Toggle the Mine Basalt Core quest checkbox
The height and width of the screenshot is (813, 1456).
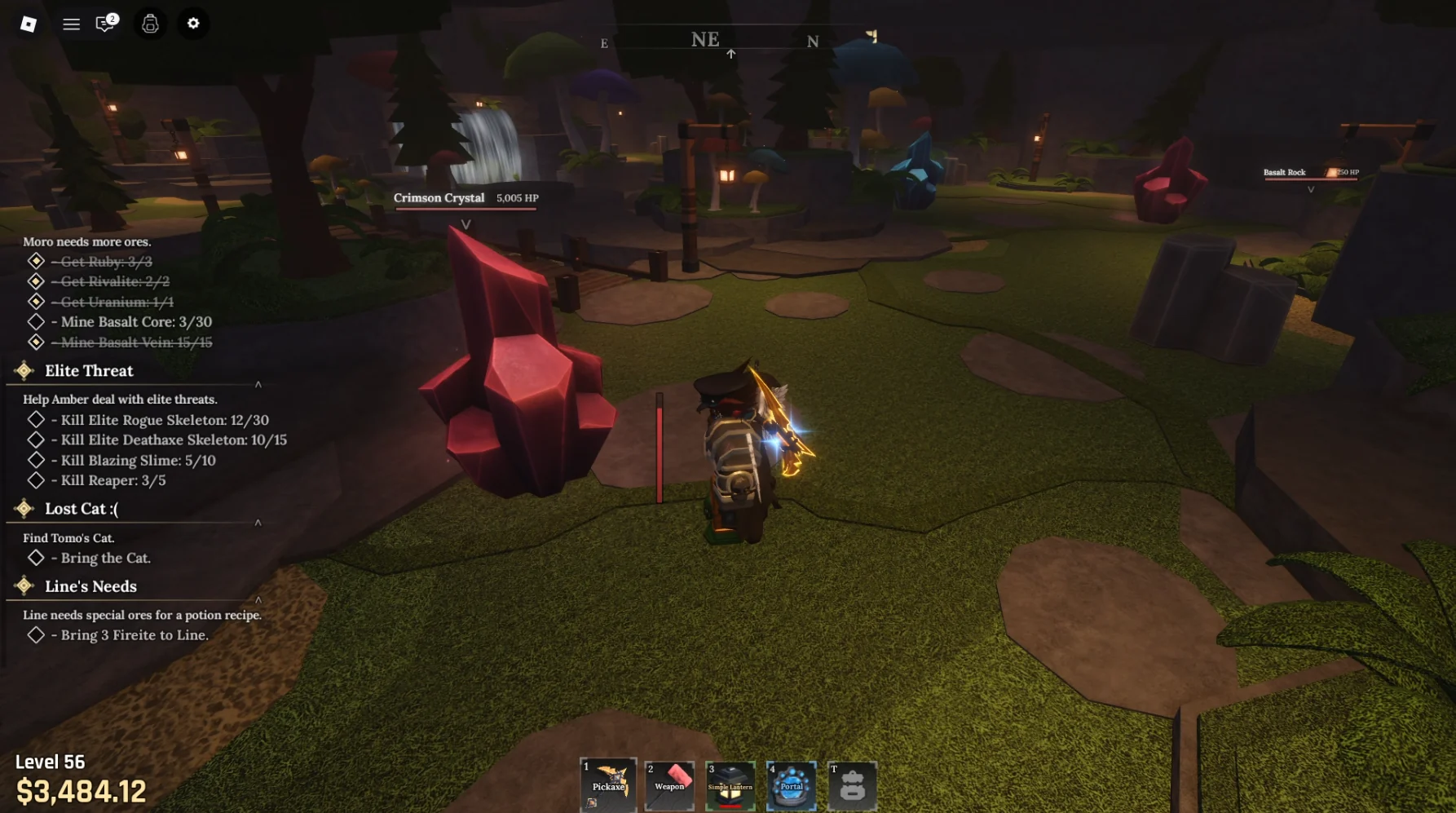[x=36, y=321]
